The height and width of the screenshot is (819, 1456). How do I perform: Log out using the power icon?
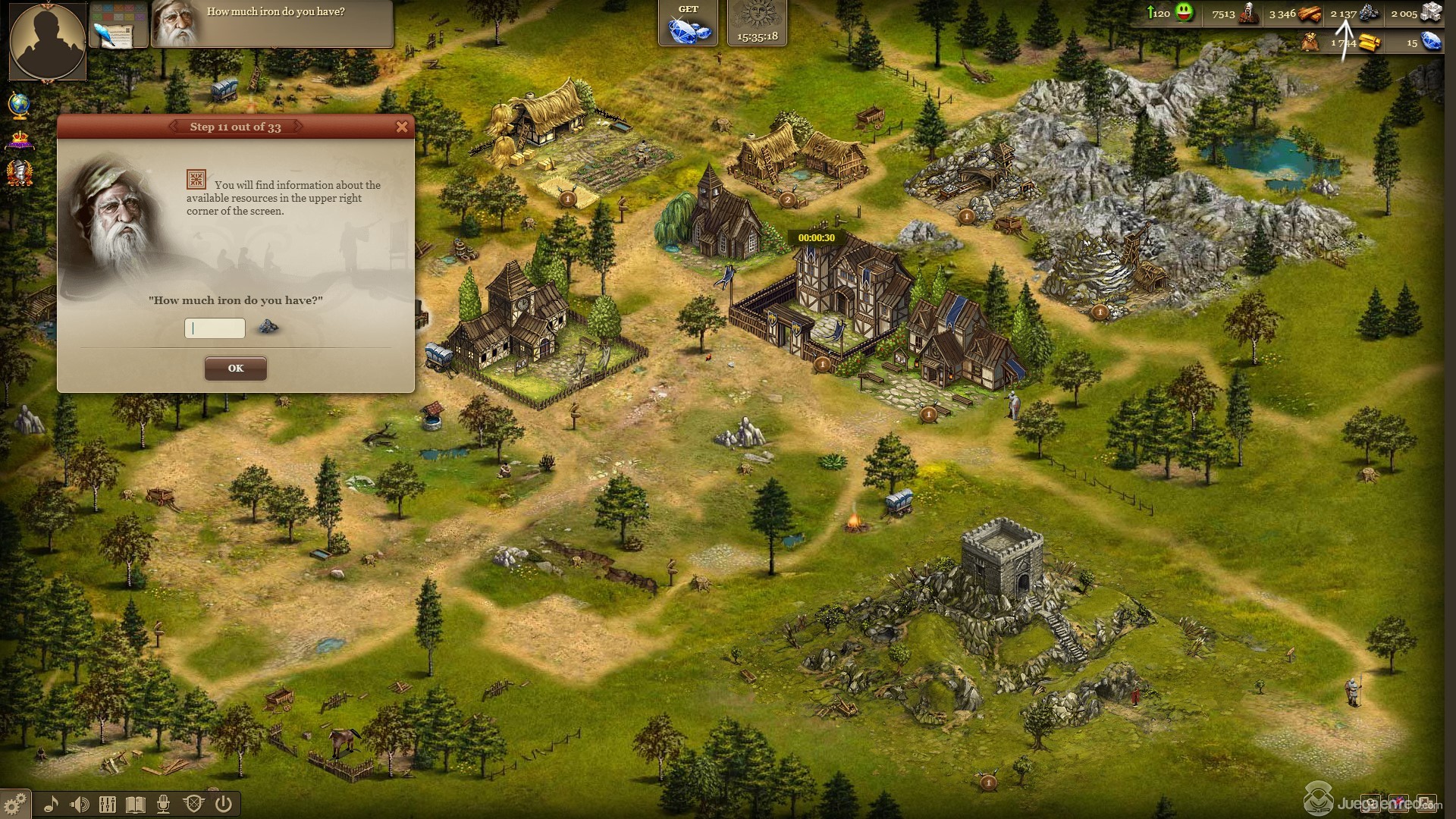223,804
